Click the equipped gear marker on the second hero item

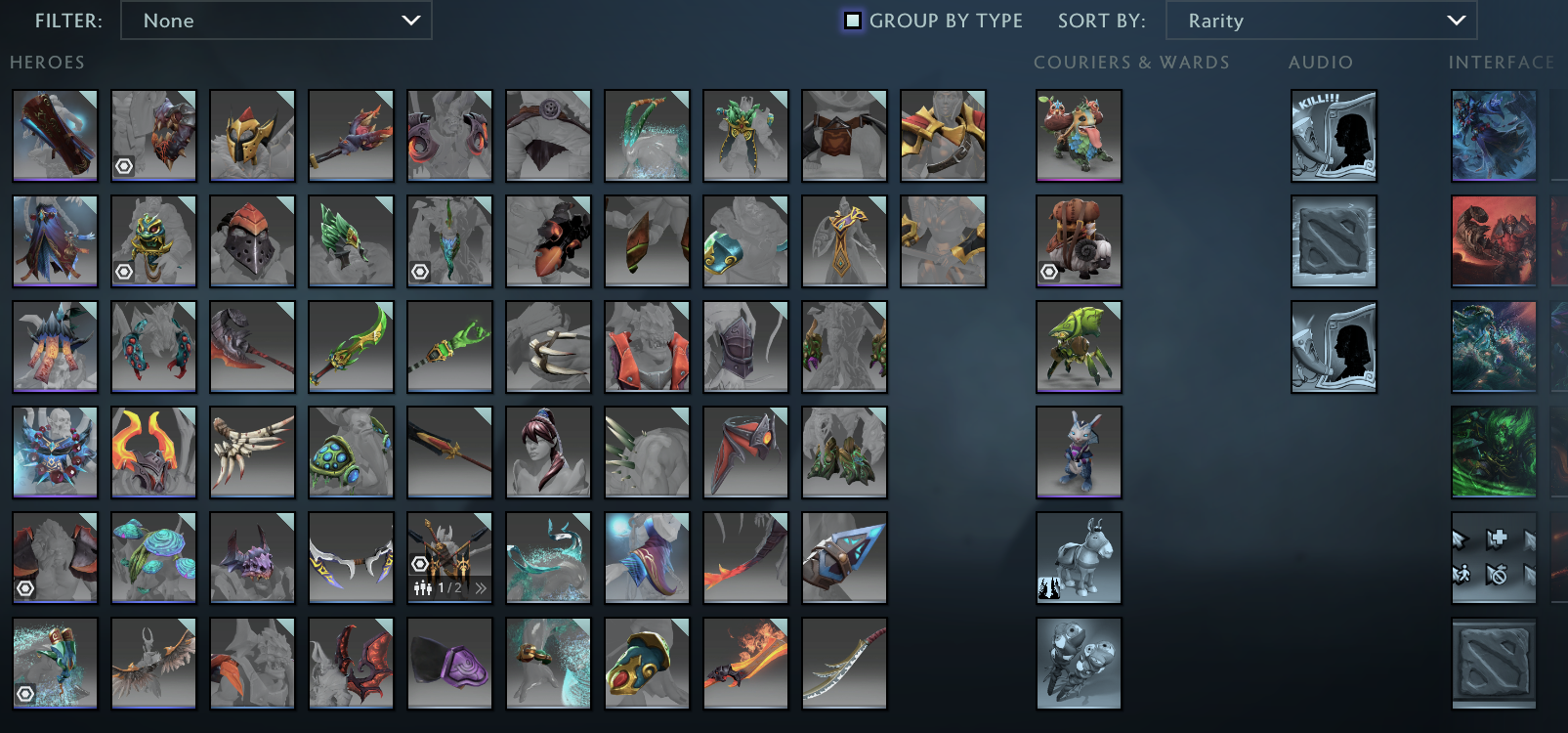point(122,166)
